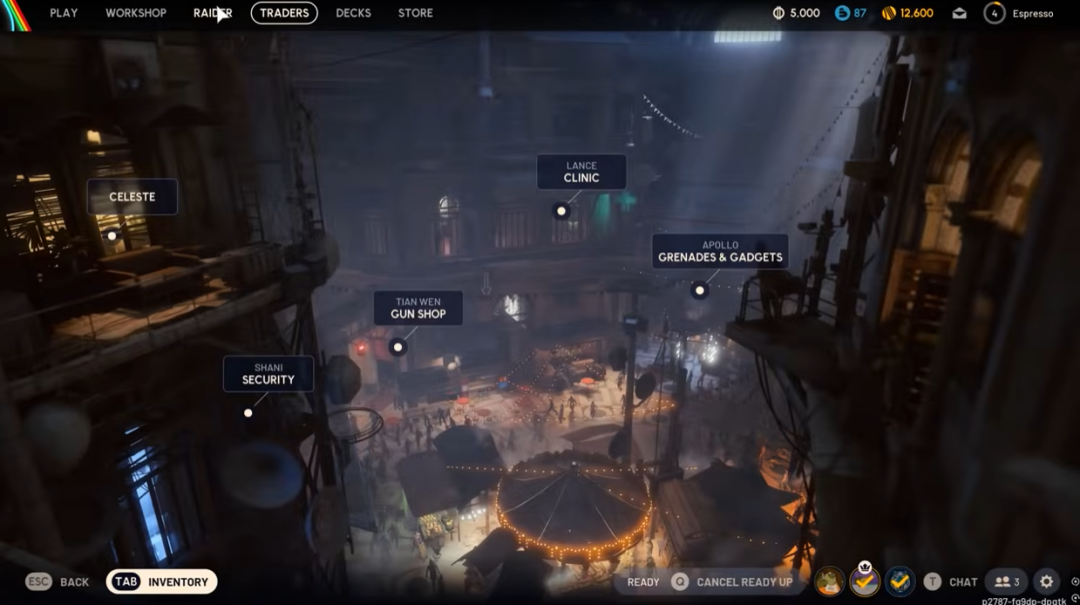Open Tian Wen's Gun Shop
Screen dimensions: 1080x605
[418, 308]
